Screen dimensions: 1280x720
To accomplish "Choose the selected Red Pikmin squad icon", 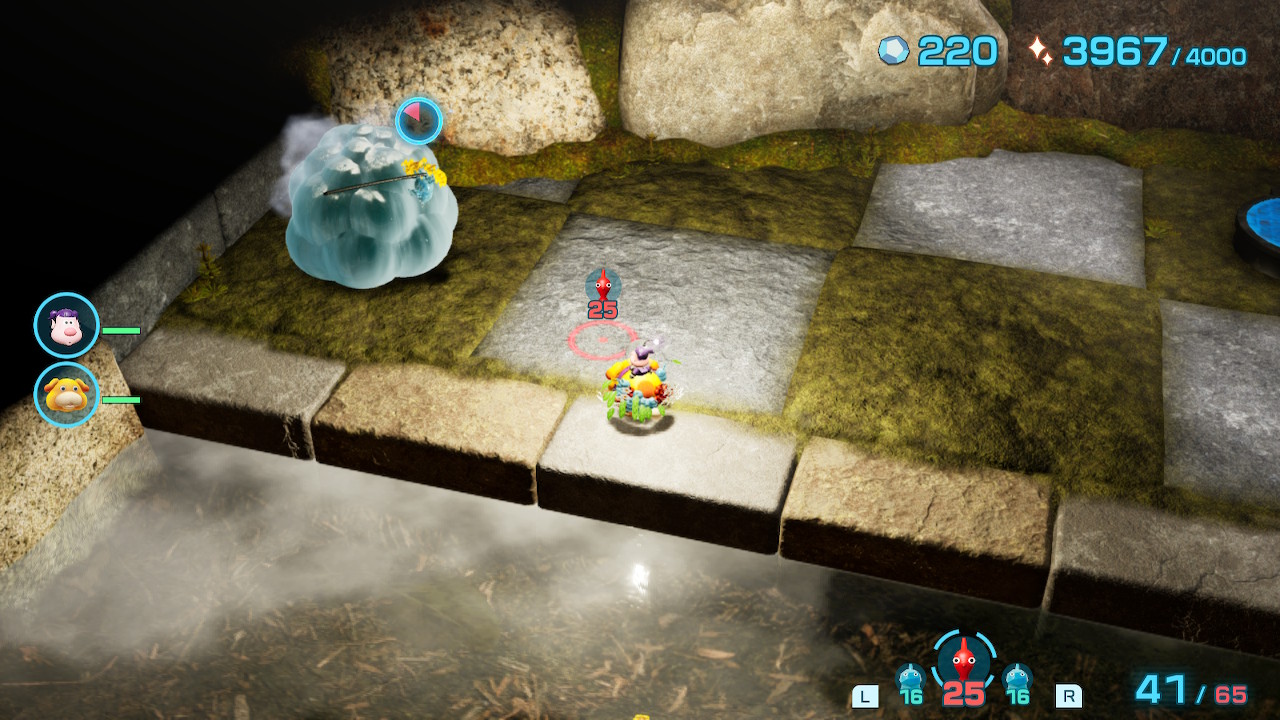I will coord(964,662).
